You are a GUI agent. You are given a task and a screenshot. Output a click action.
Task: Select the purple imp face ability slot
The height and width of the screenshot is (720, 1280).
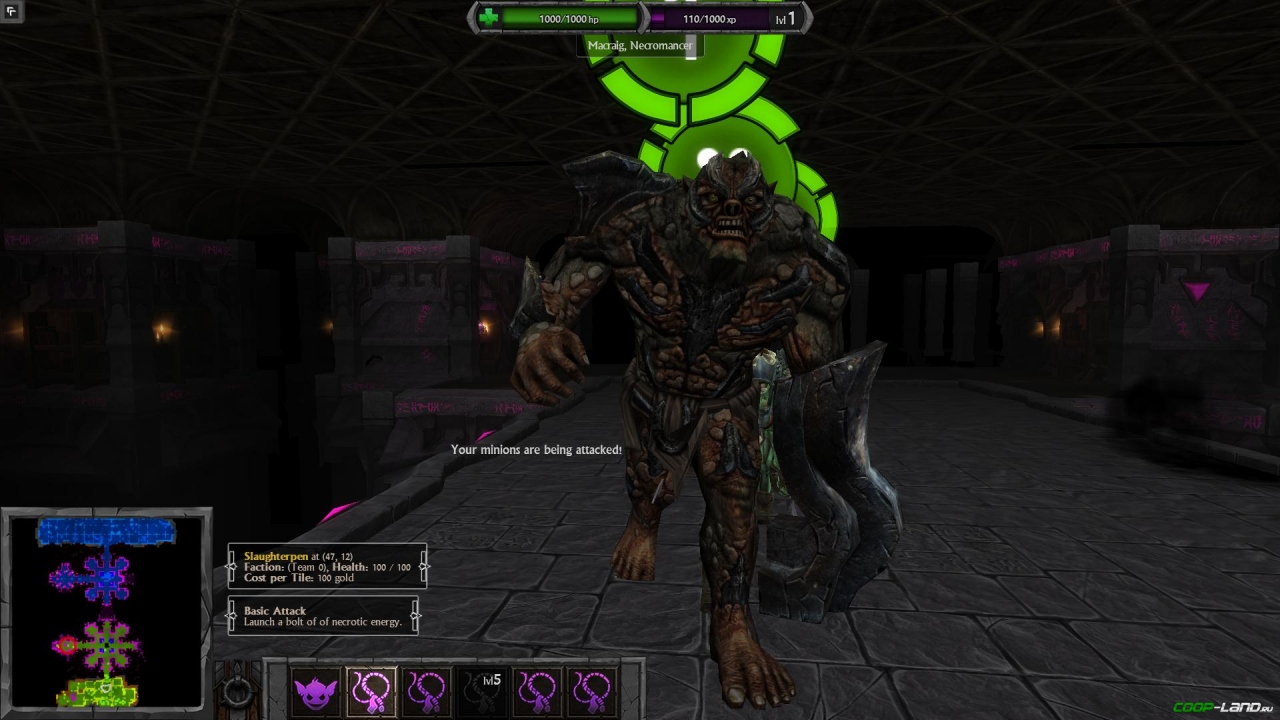coord(316,691)
